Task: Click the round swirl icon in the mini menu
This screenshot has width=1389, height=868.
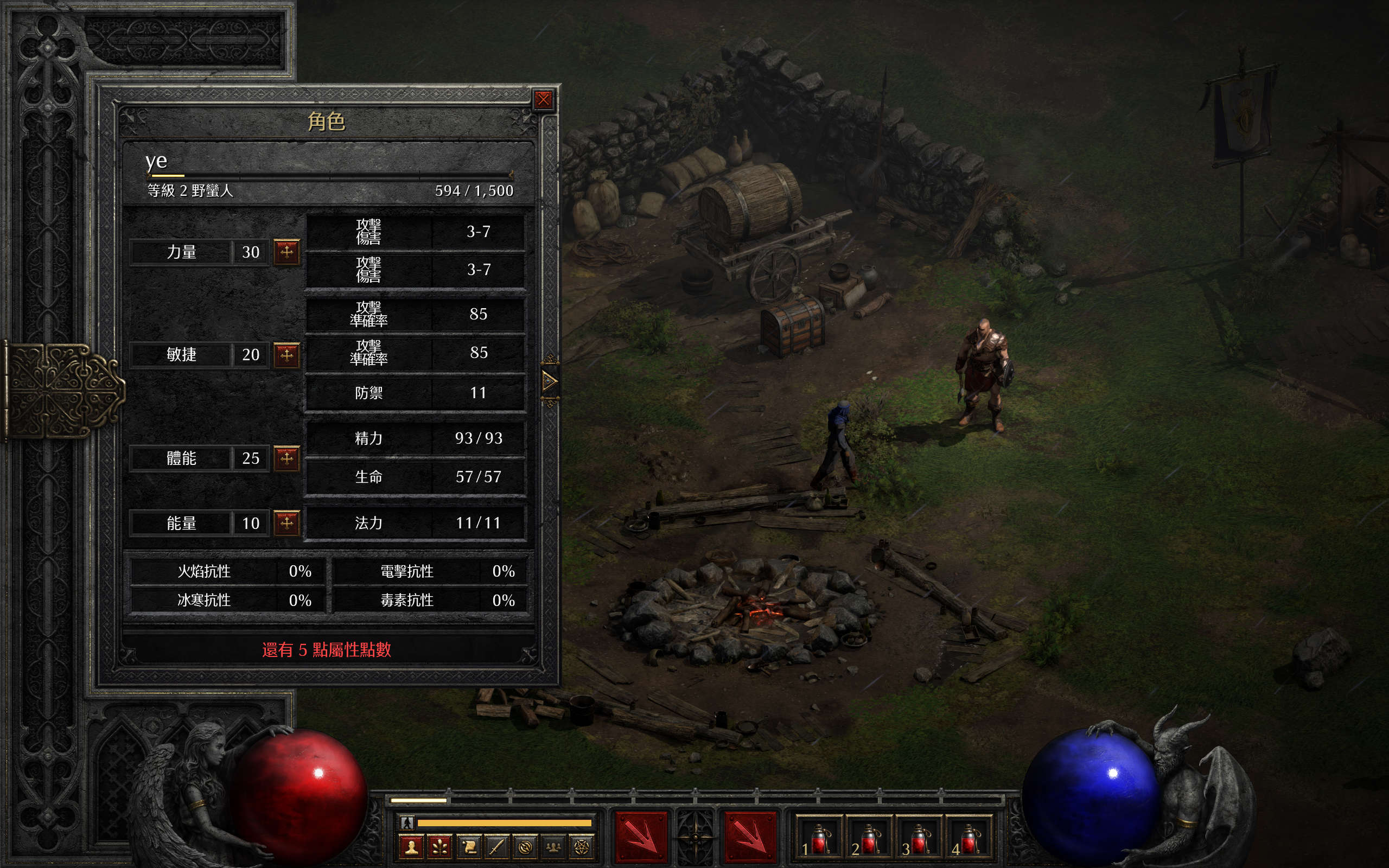Action: pos(525,847)
